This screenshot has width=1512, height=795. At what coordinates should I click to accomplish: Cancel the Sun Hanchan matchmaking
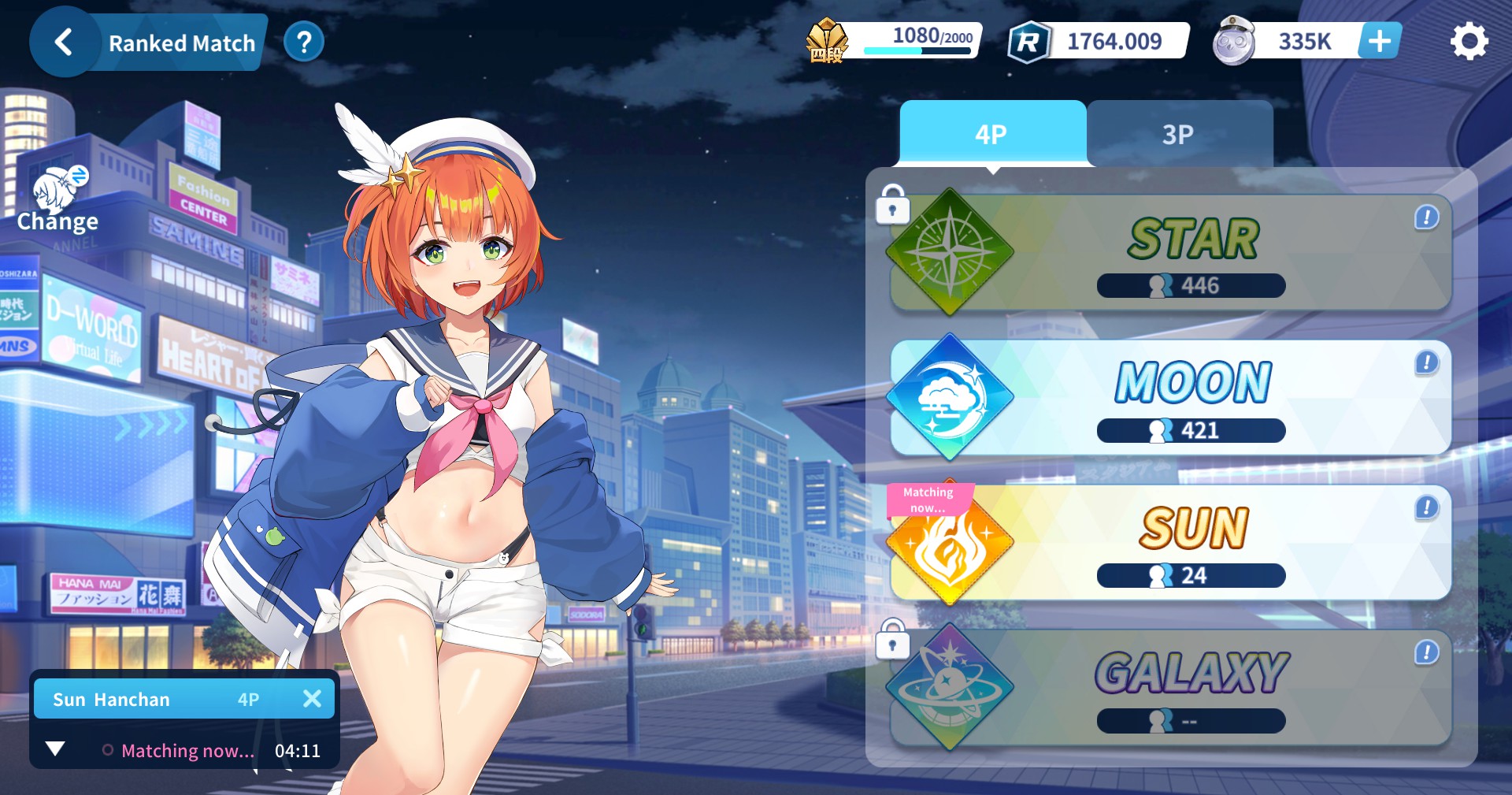coord(312,699)
